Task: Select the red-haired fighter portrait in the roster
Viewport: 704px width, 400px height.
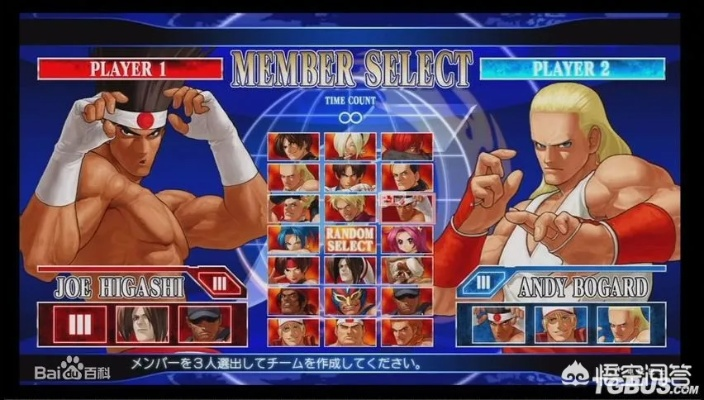Action: coord(405,146)
